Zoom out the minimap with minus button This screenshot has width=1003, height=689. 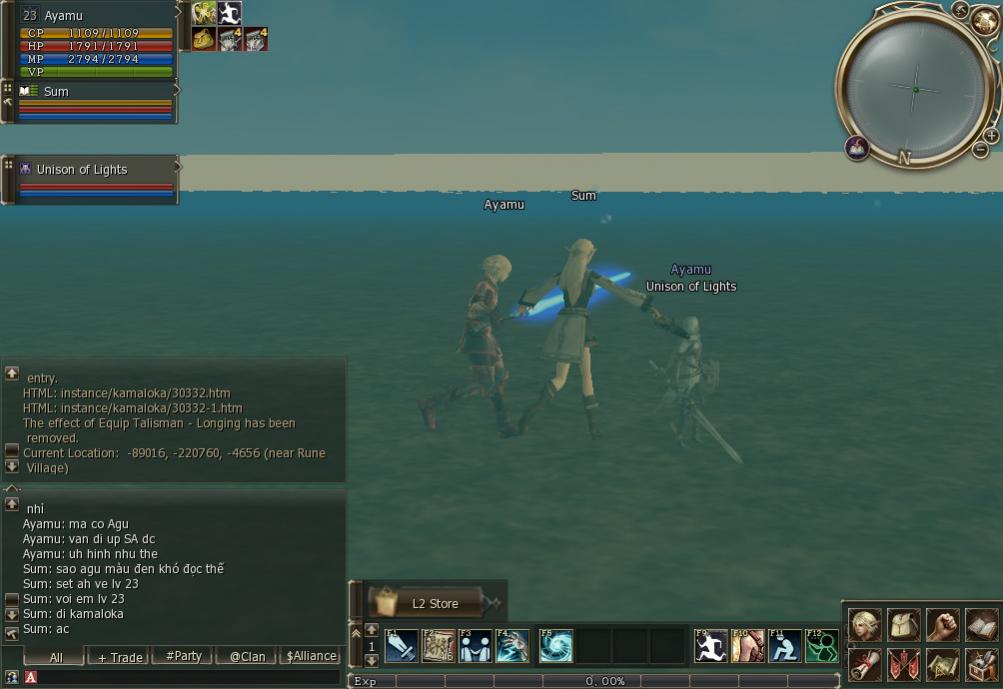pyautogui.click(x=980, y=150)
